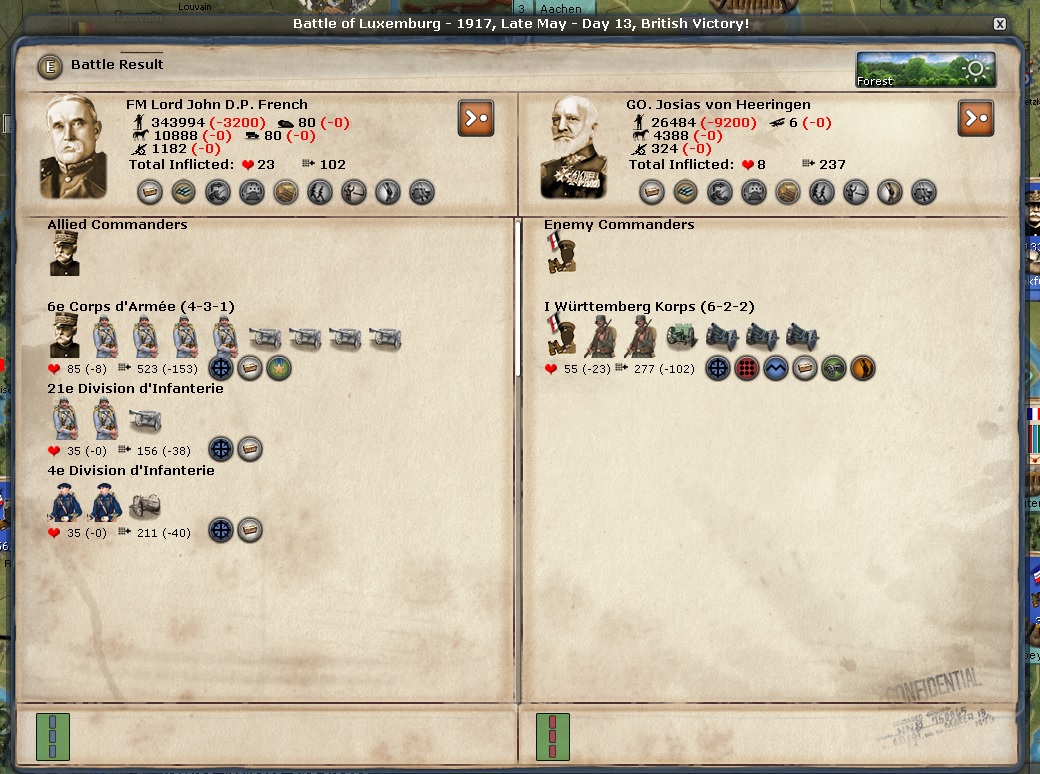This screenshot has height=774, width=1040.
Task: Choose the 6e Corps d'Armée unit row
Action: pos(141,307)
